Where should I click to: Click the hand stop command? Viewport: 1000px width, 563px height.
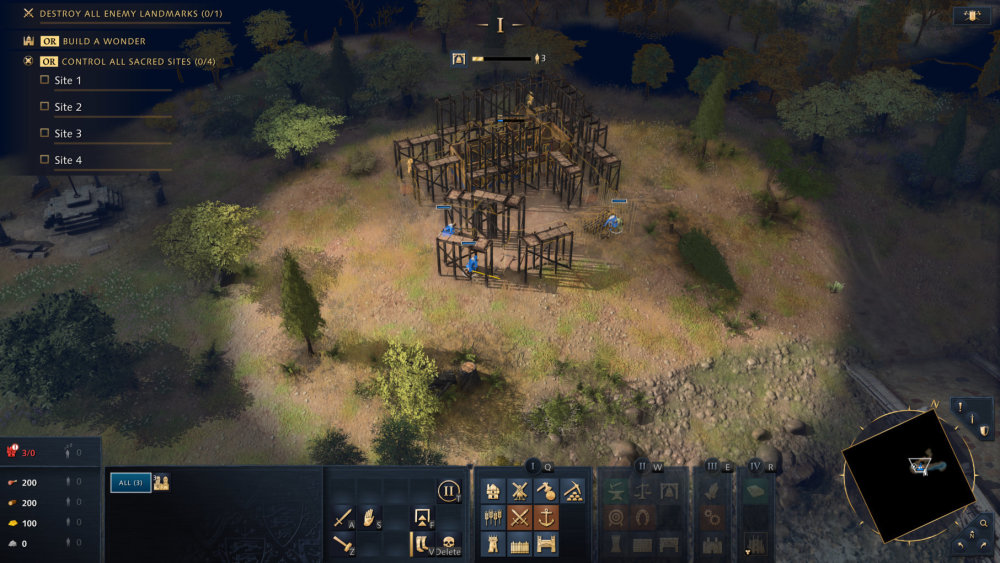[x=369, y=518]
